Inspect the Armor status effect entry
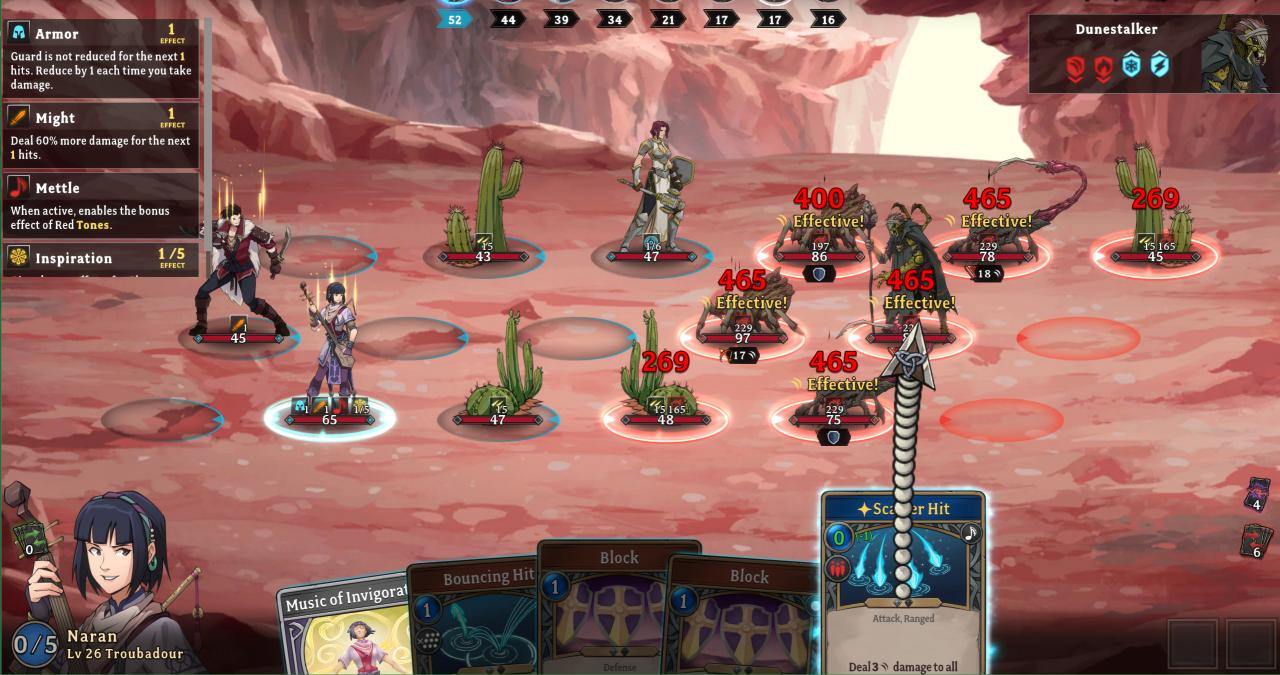 pyautogui.click(x=100, y=58)
